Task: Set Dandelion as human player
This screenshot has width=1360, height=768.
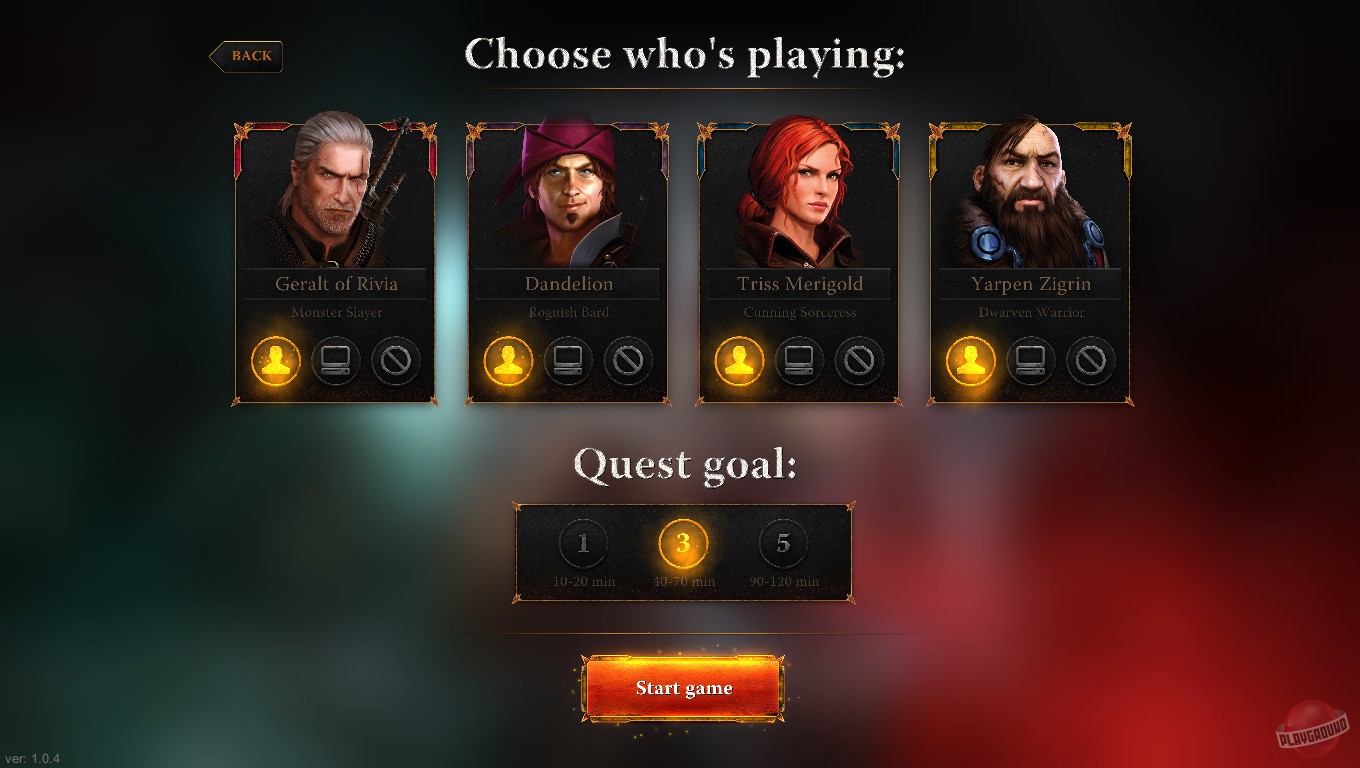Action: click(x=506, y=362)
